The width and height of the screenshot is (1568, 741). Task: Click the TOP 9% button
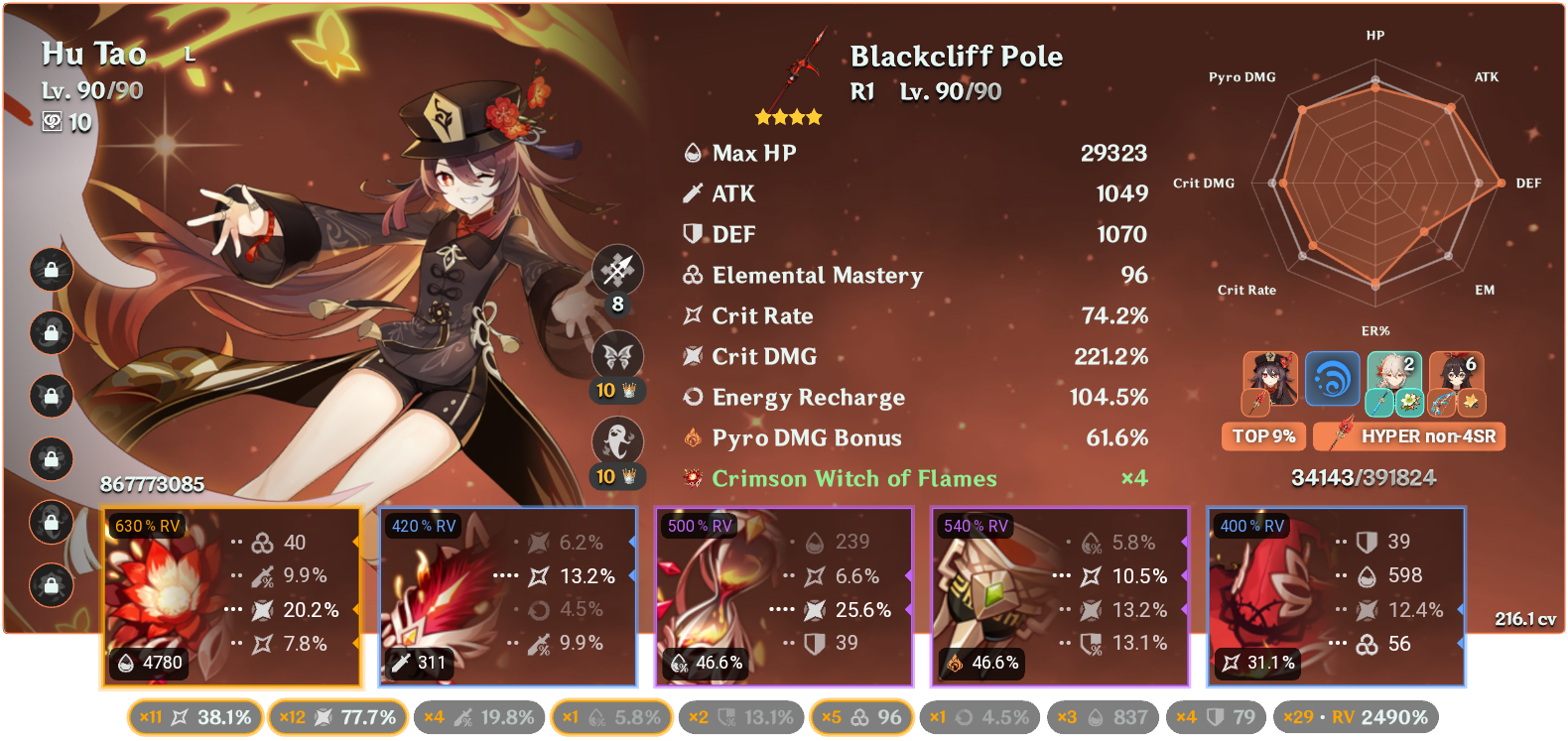(x=1263, y=435)
